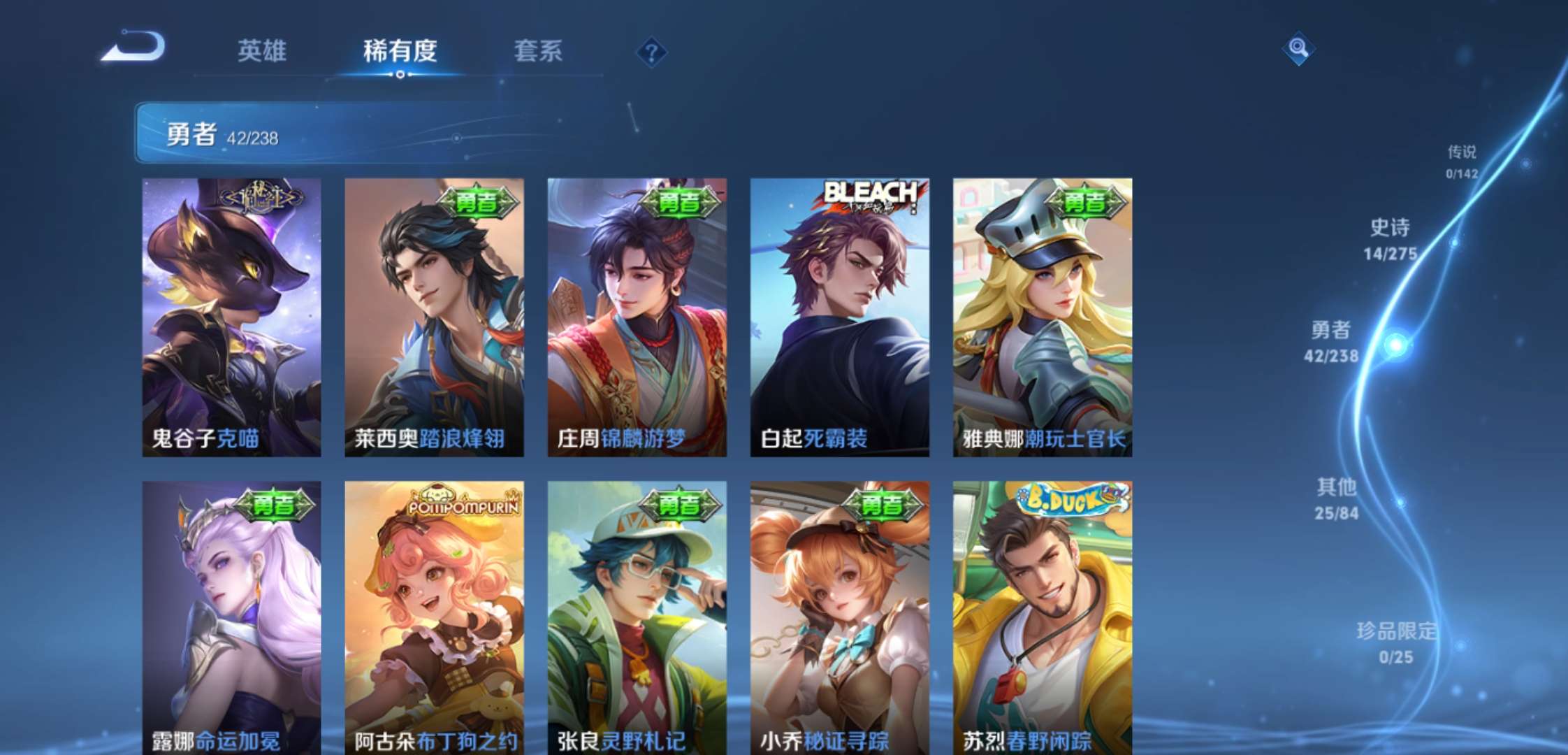Open the help question mark icon
The width and height of the screenshot is (1568, 755).
pyautogui.click(x=651, y=52)
